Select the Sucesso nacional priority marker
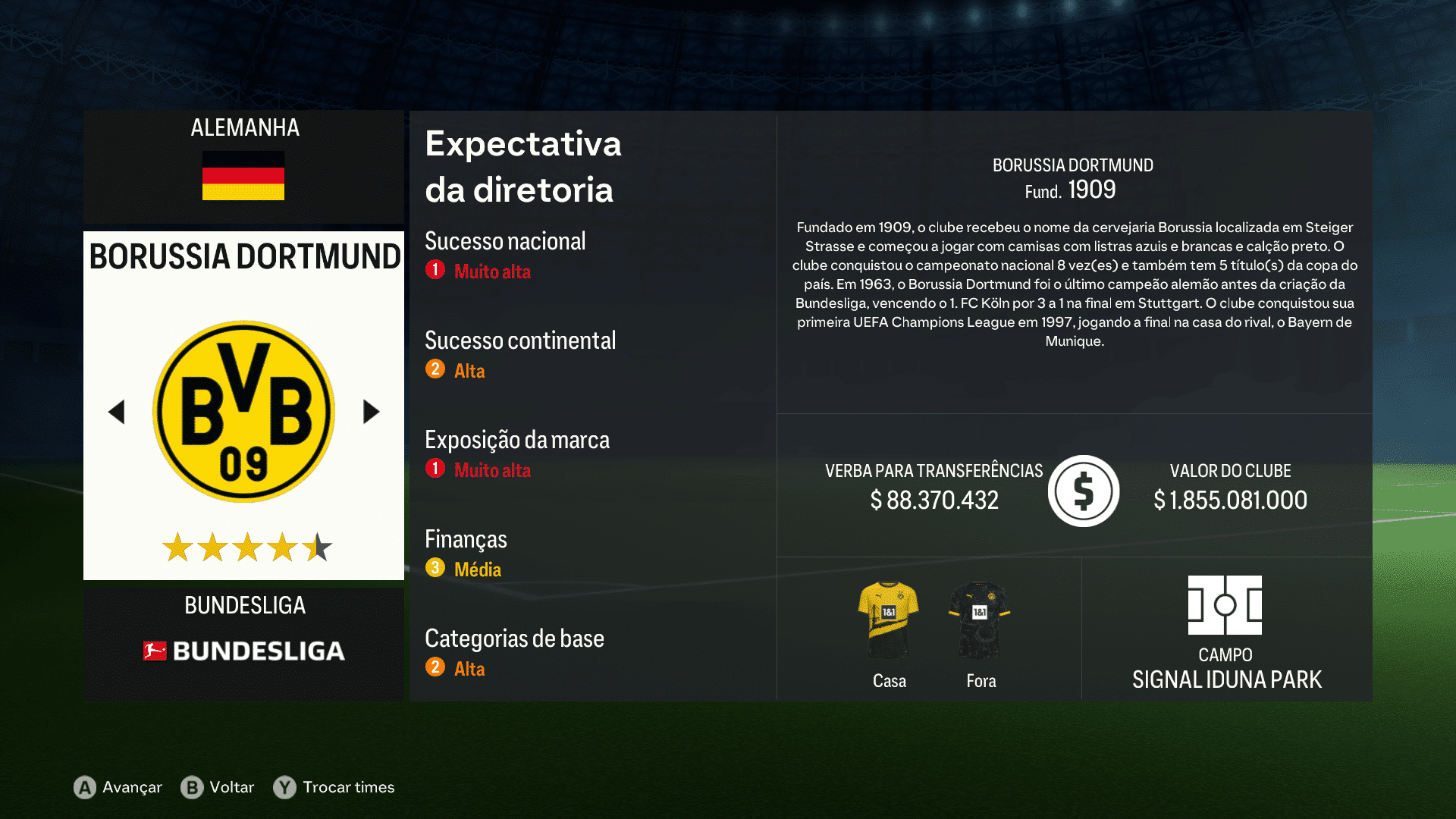Image resolution: width=1456 pixels, height=819 pixels. [x=435, y=269]
